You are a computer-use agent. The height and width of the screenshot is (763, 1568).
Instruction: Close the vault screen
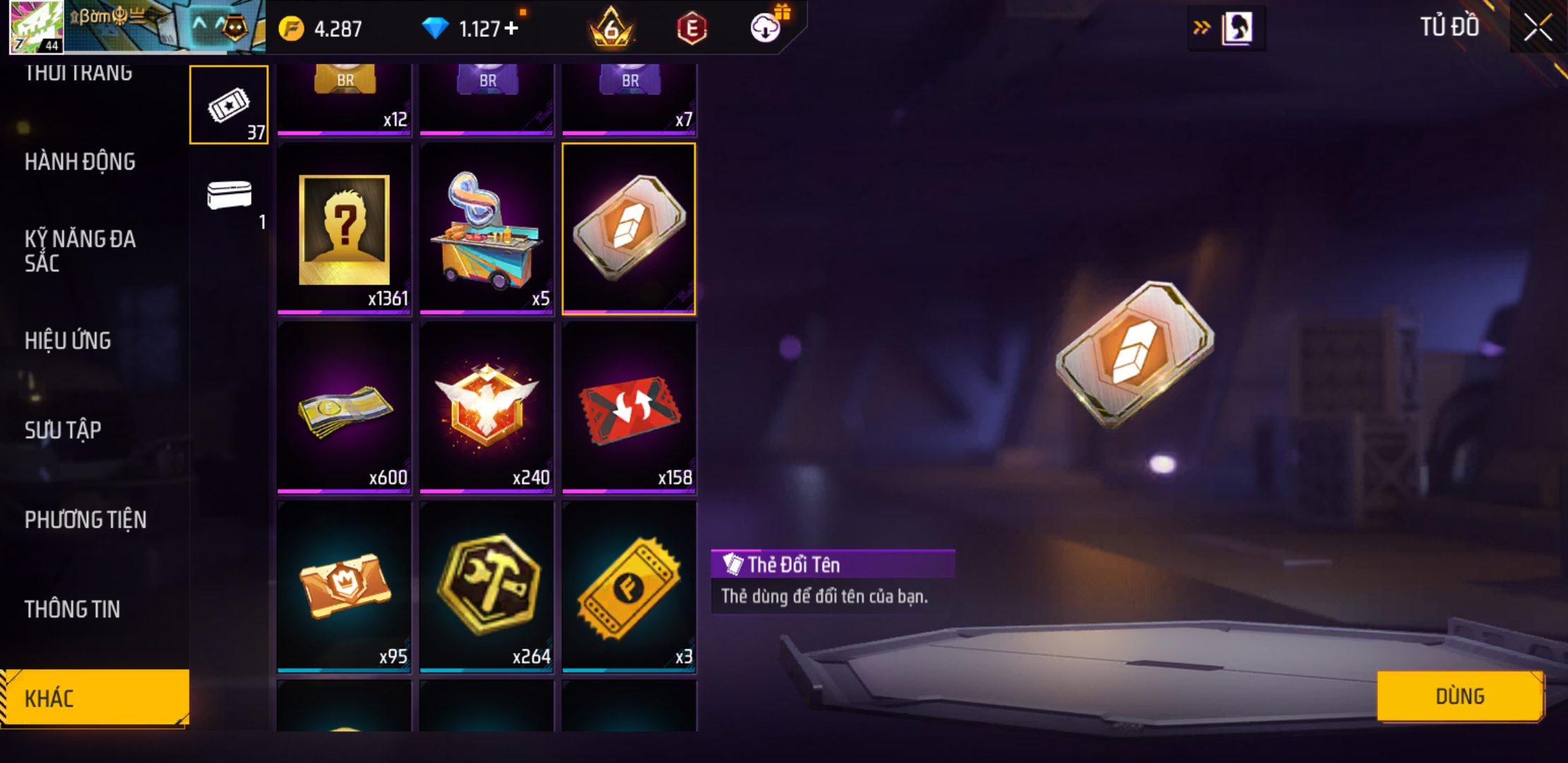[1538, 28]
